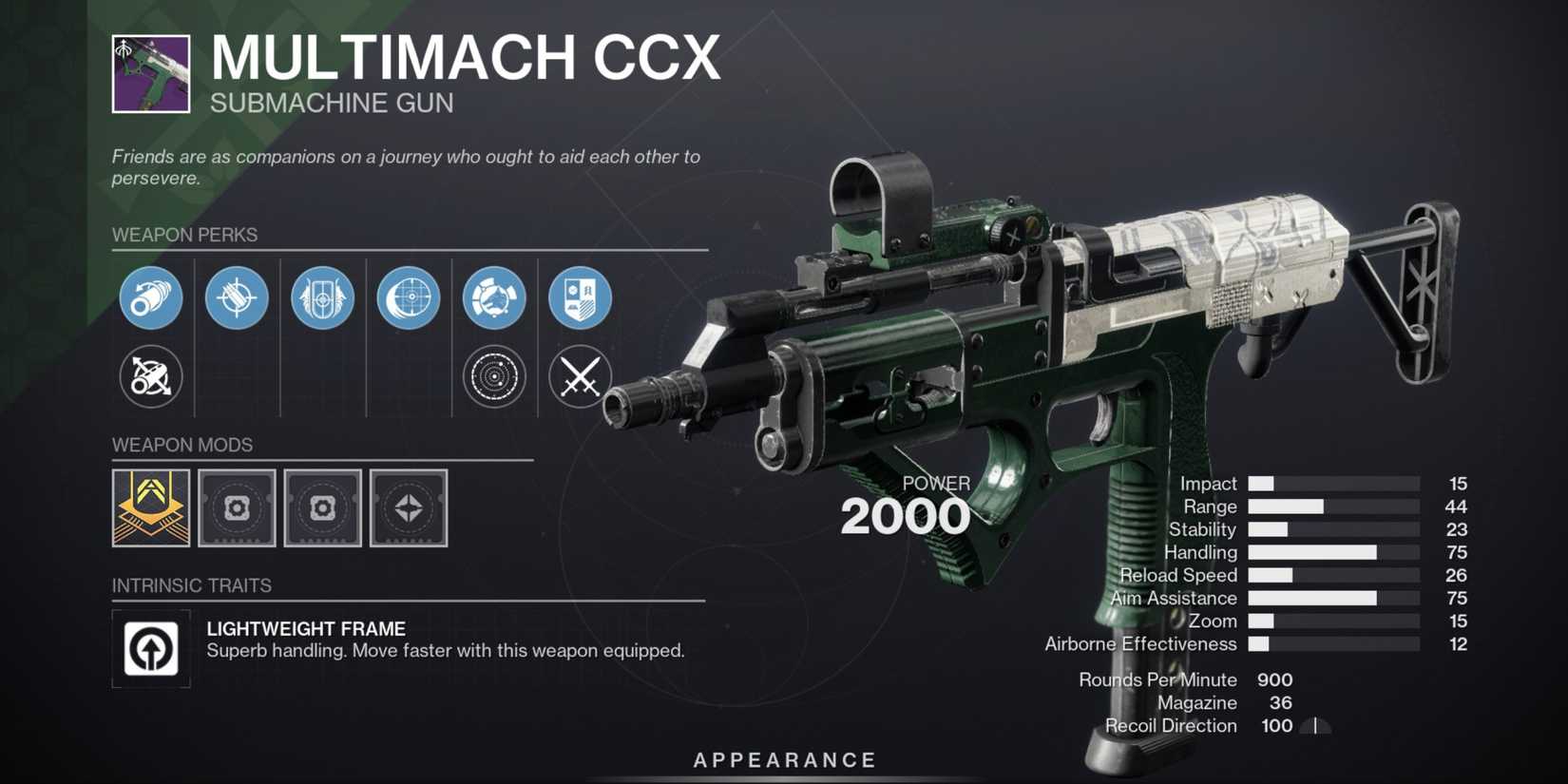Viewport: 1568px width, 784px height.
Task: Click the Recoil Direction indicator bar
Action: [x=1315, y=726]
